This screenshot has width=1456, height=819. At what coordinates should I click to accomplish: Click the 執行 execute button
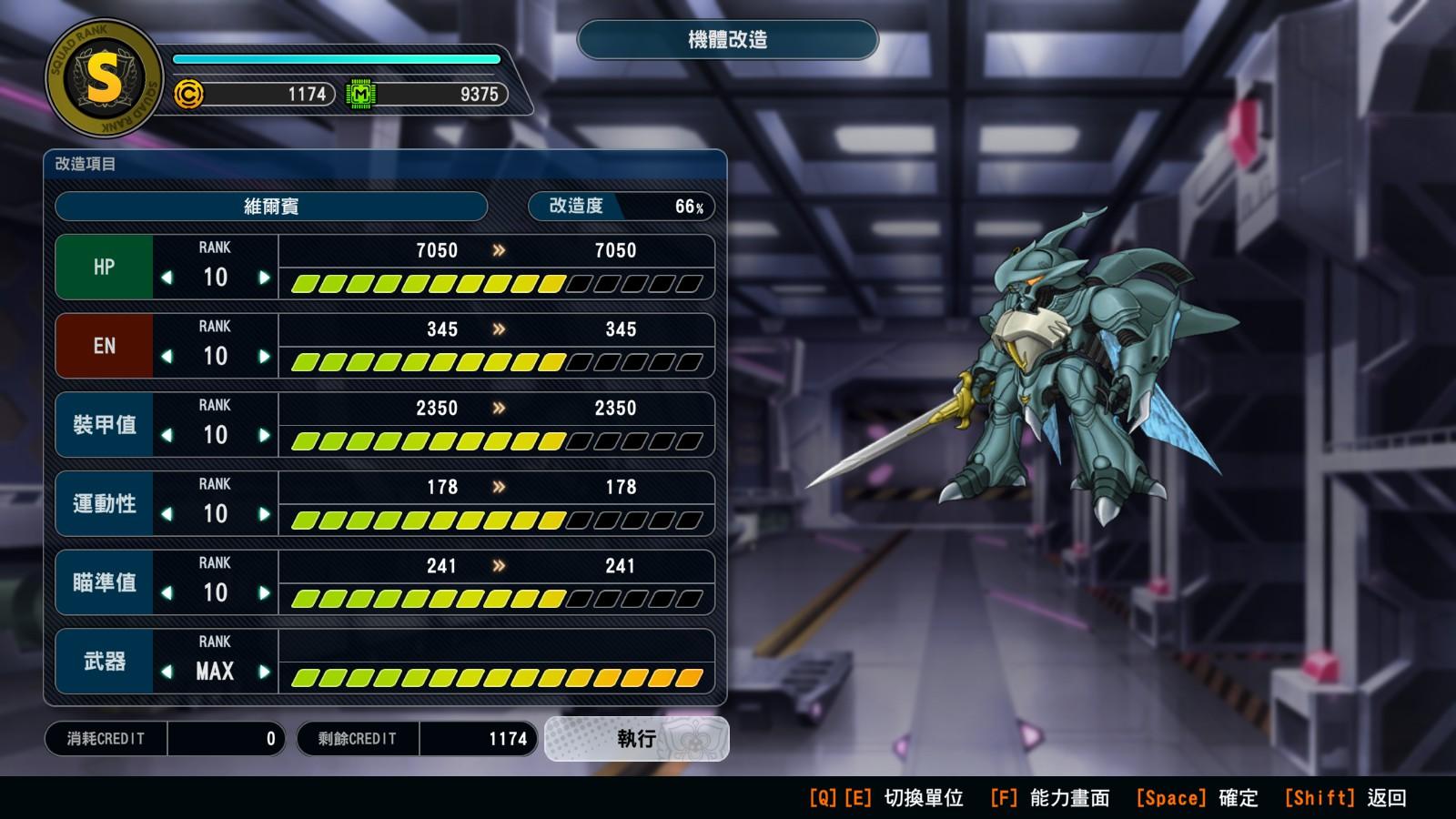636,738
